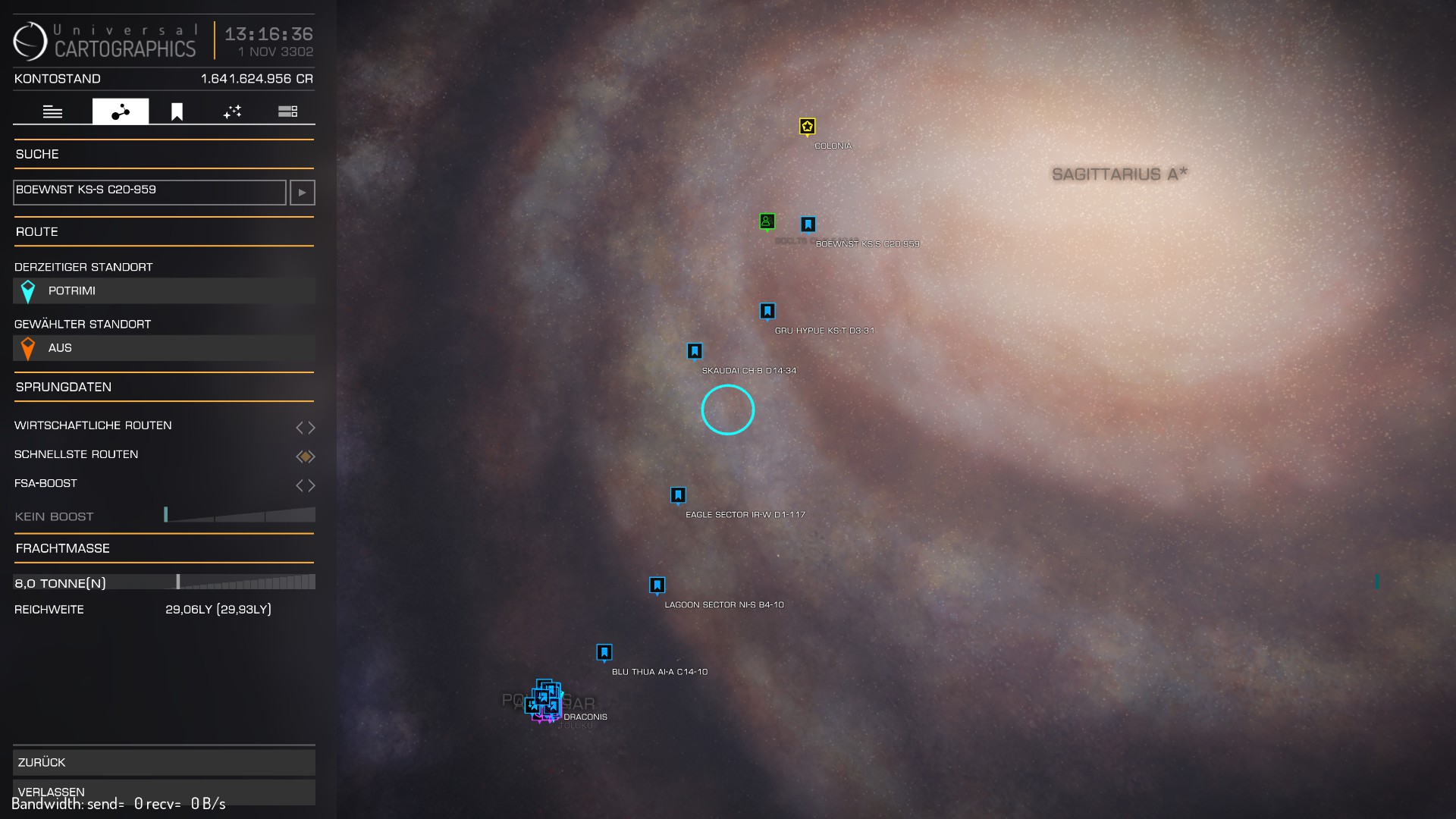Select Eagle Sector IR-W D1-117 bookmark
Image resolution: width=1456 pixels, height=819 pixels.
tap(678, 495)
